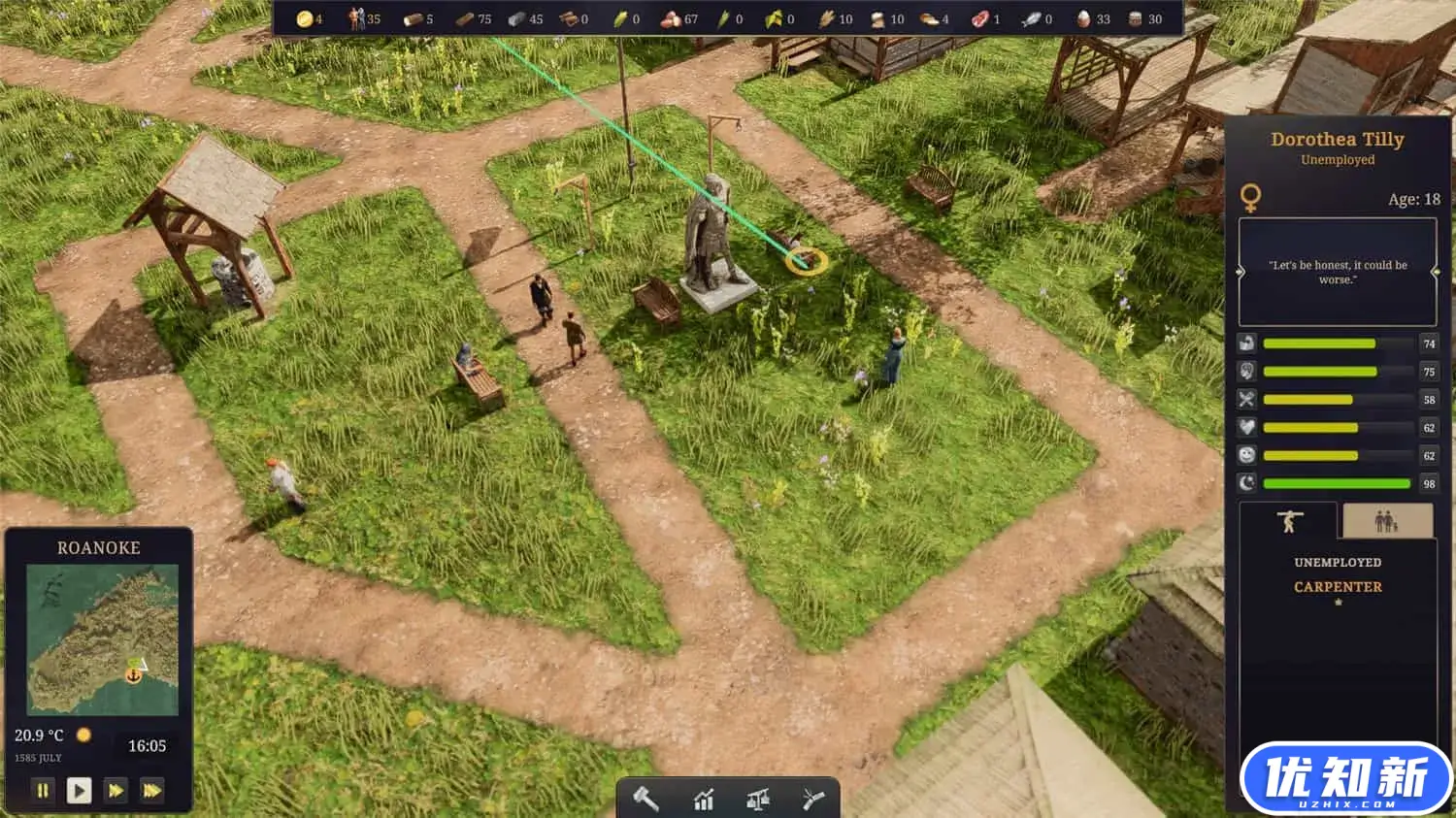Select the hand saw tool icon

click(x=813, y=800)
